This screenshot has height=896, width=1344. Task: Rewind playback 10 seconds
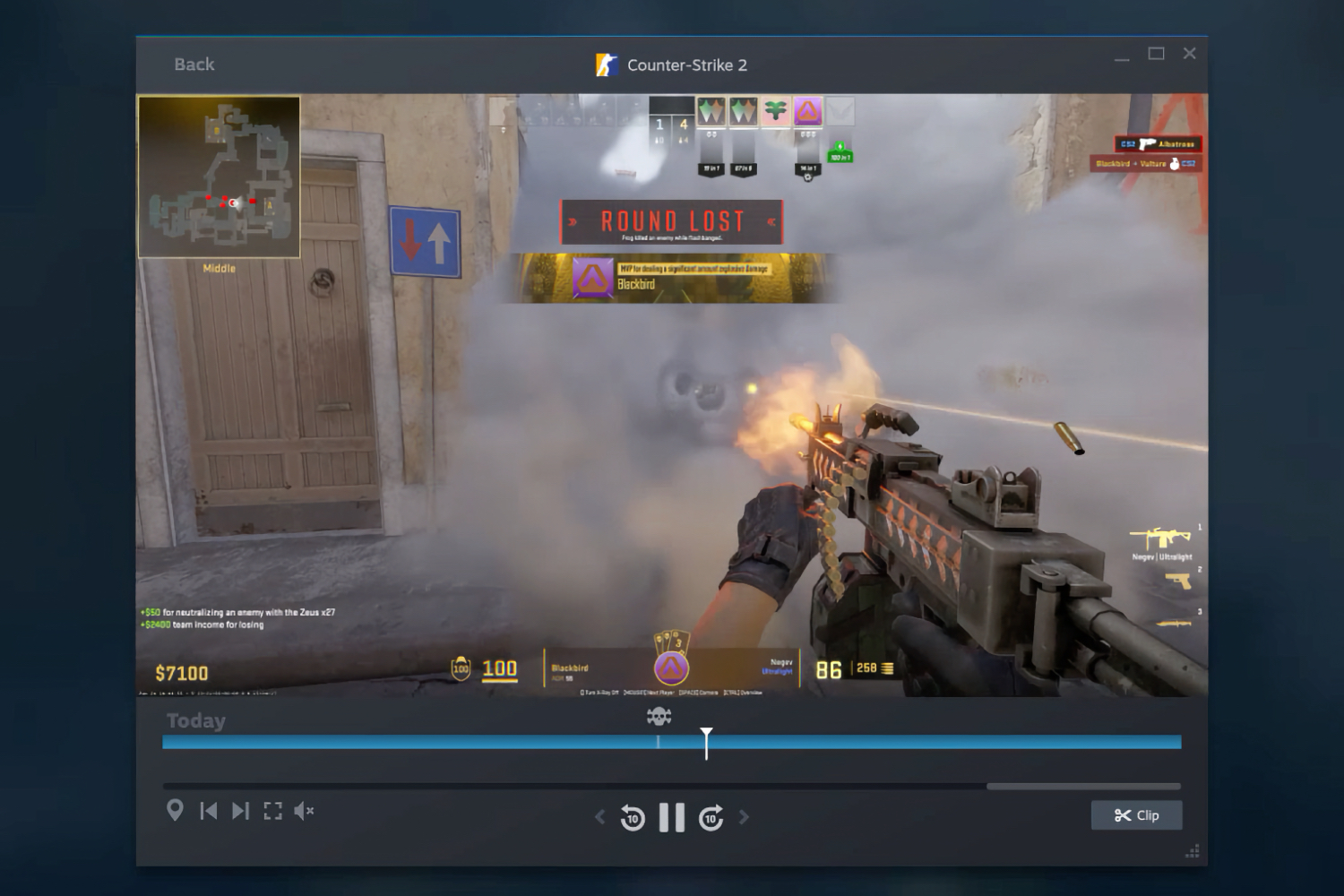coord(633,817)
